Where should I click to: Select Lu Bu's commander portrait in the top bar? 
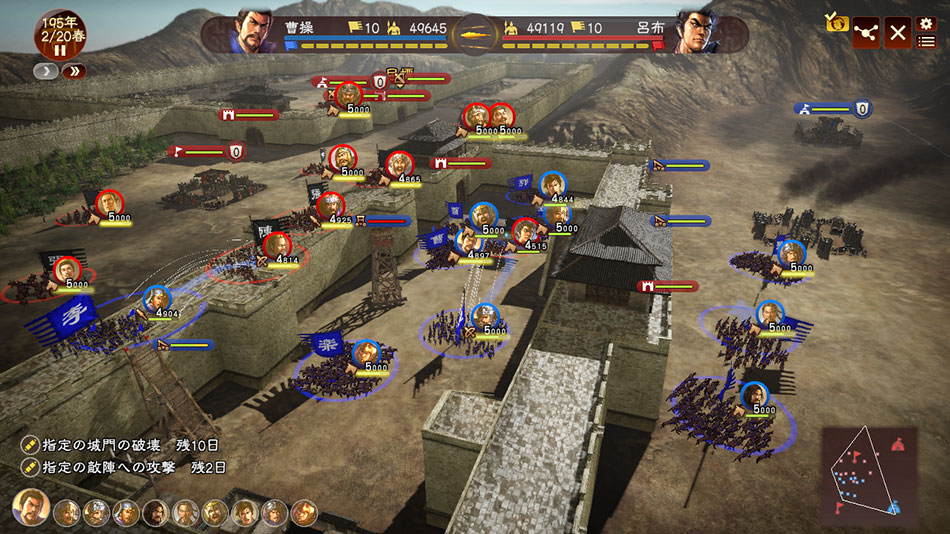697,31
